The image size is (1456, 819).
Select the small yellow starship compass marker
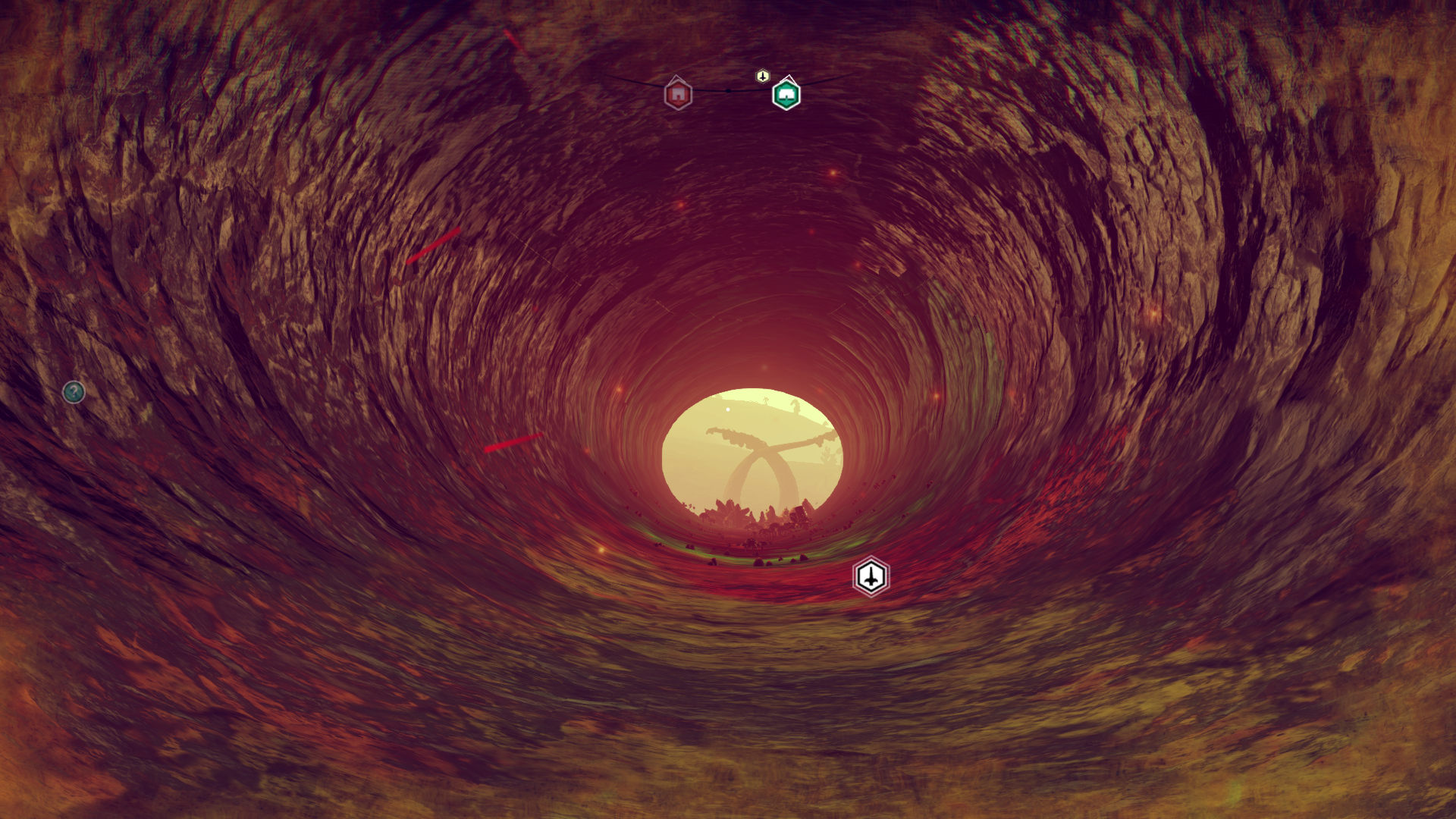click(x=763, y=76)
